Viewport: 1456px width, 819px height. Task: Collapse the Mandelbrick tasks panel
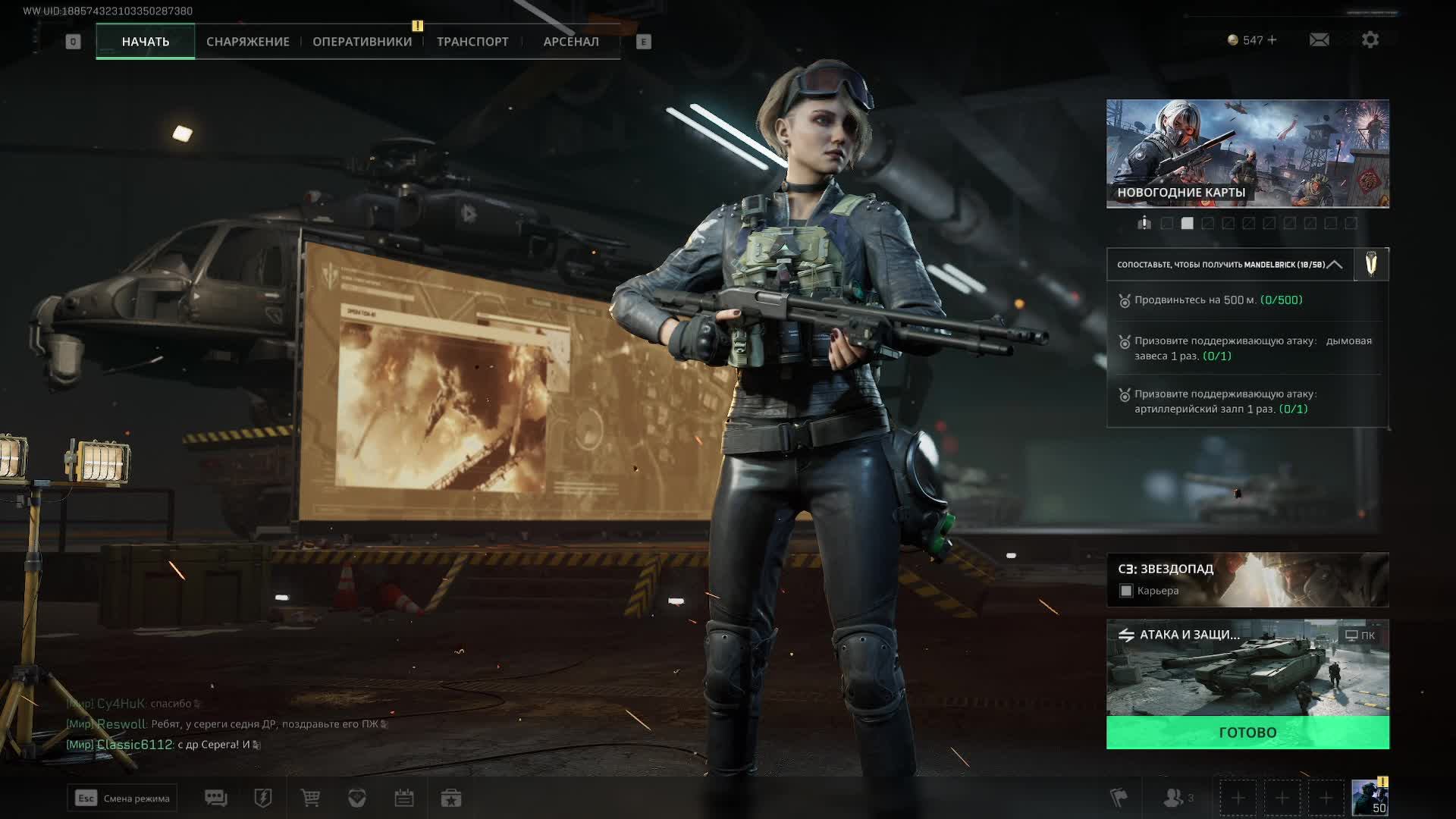(1335, 265)
